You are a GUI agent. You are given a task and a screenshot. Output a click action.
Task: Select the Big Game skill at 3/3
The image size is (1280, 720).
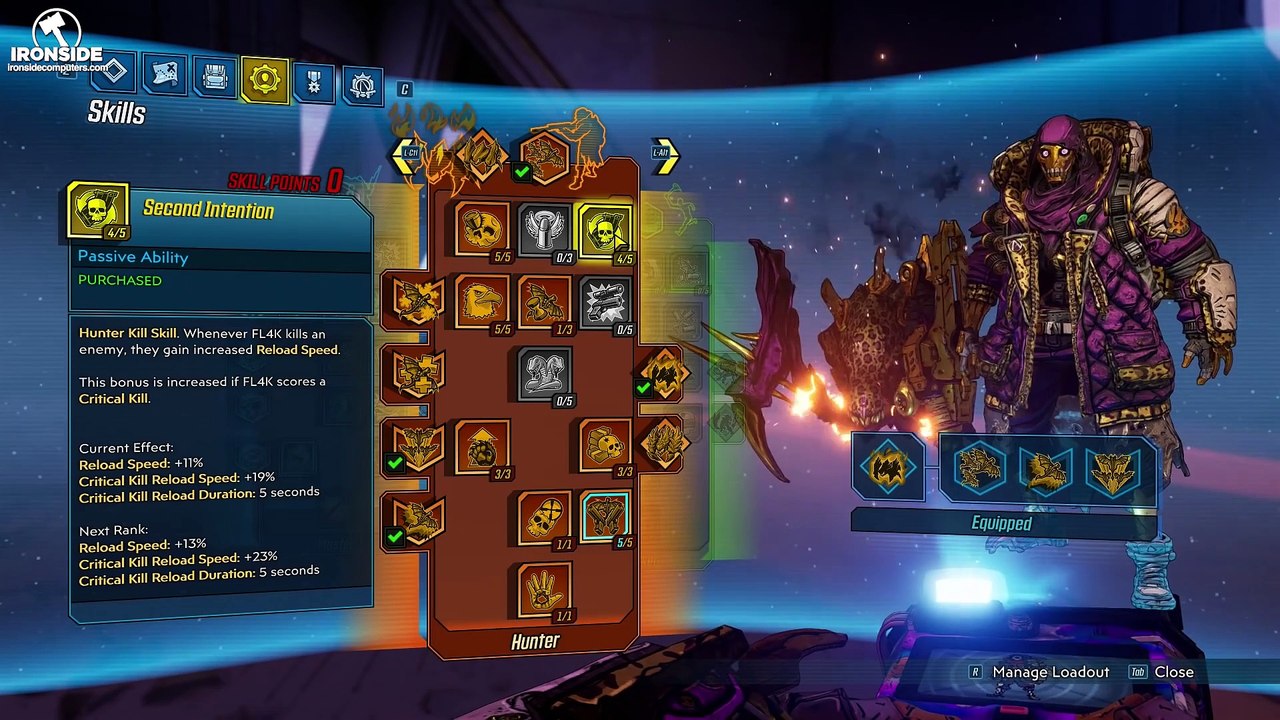(482, 446)
